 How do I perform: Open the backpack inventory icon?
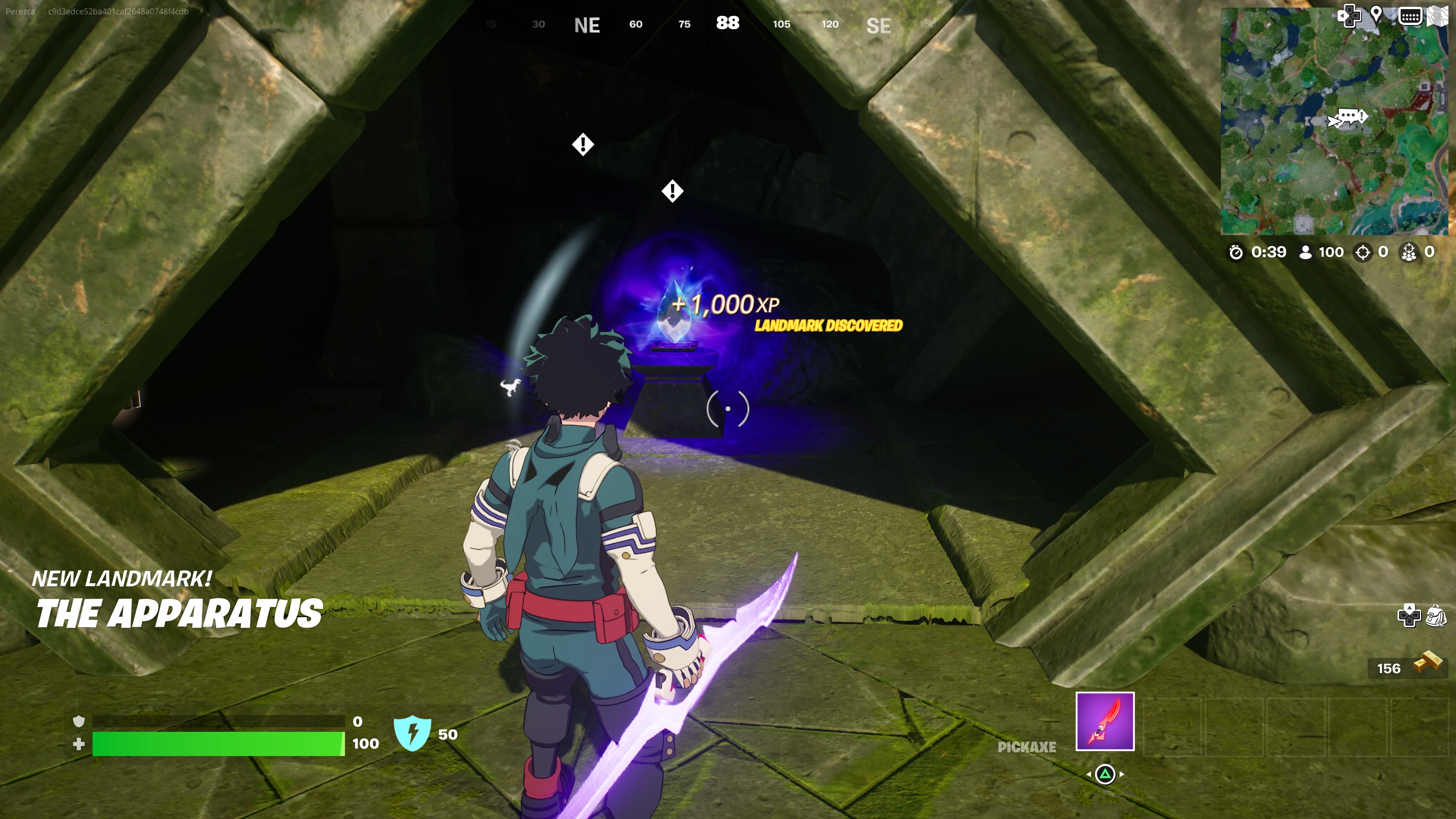pos(1436,615)
